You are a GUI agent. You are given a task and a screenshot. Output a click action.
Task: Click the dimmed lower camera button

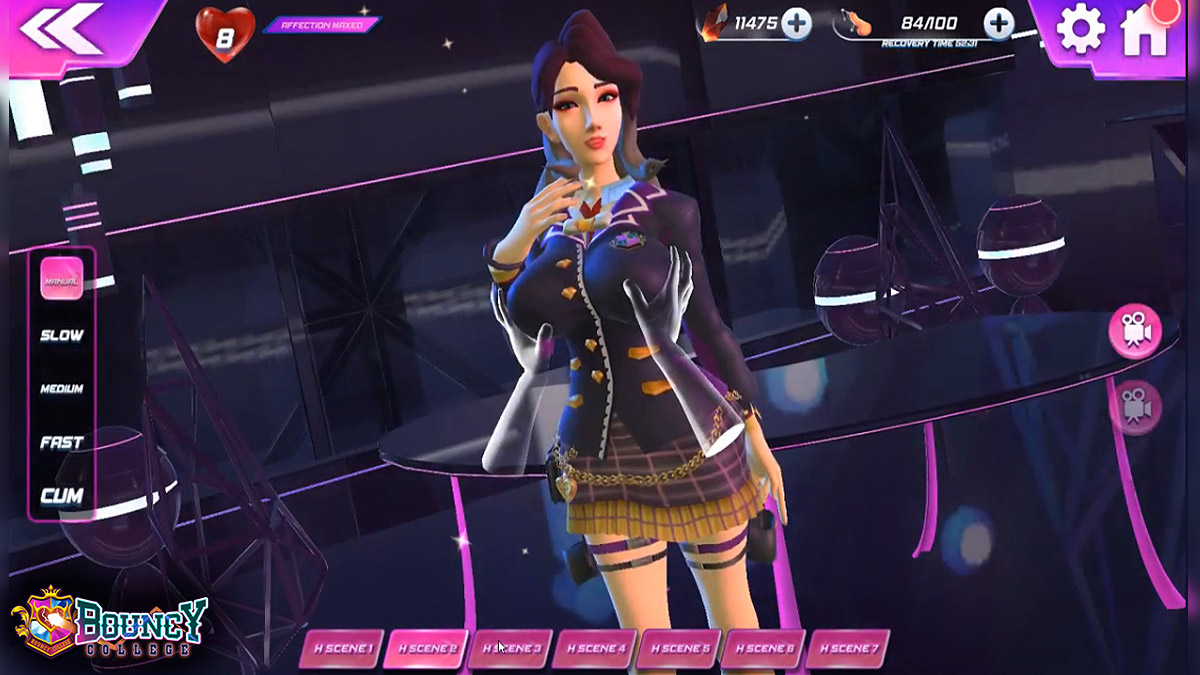1135,407
